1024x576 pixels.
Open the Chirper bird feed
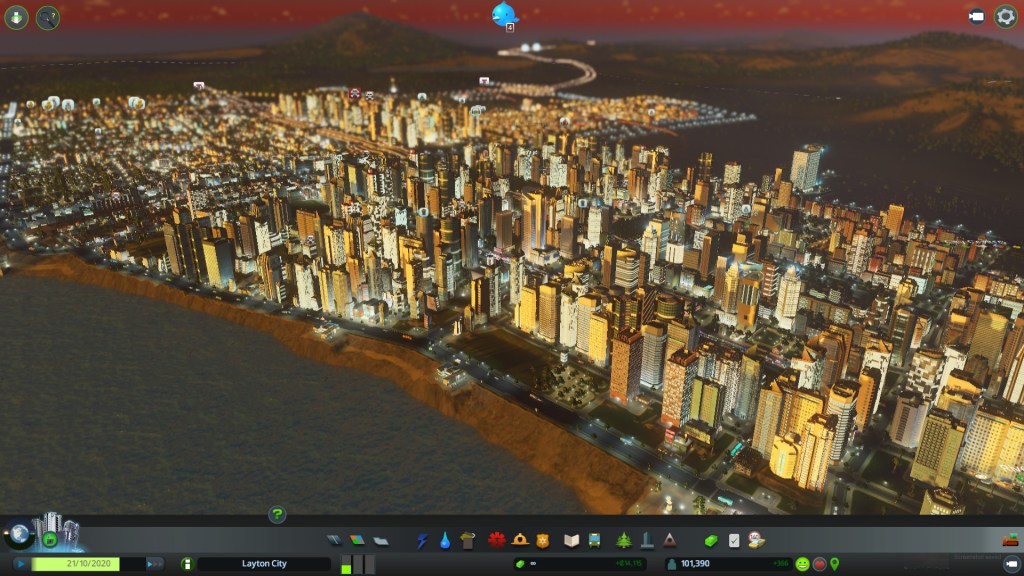tap(504, 14)
